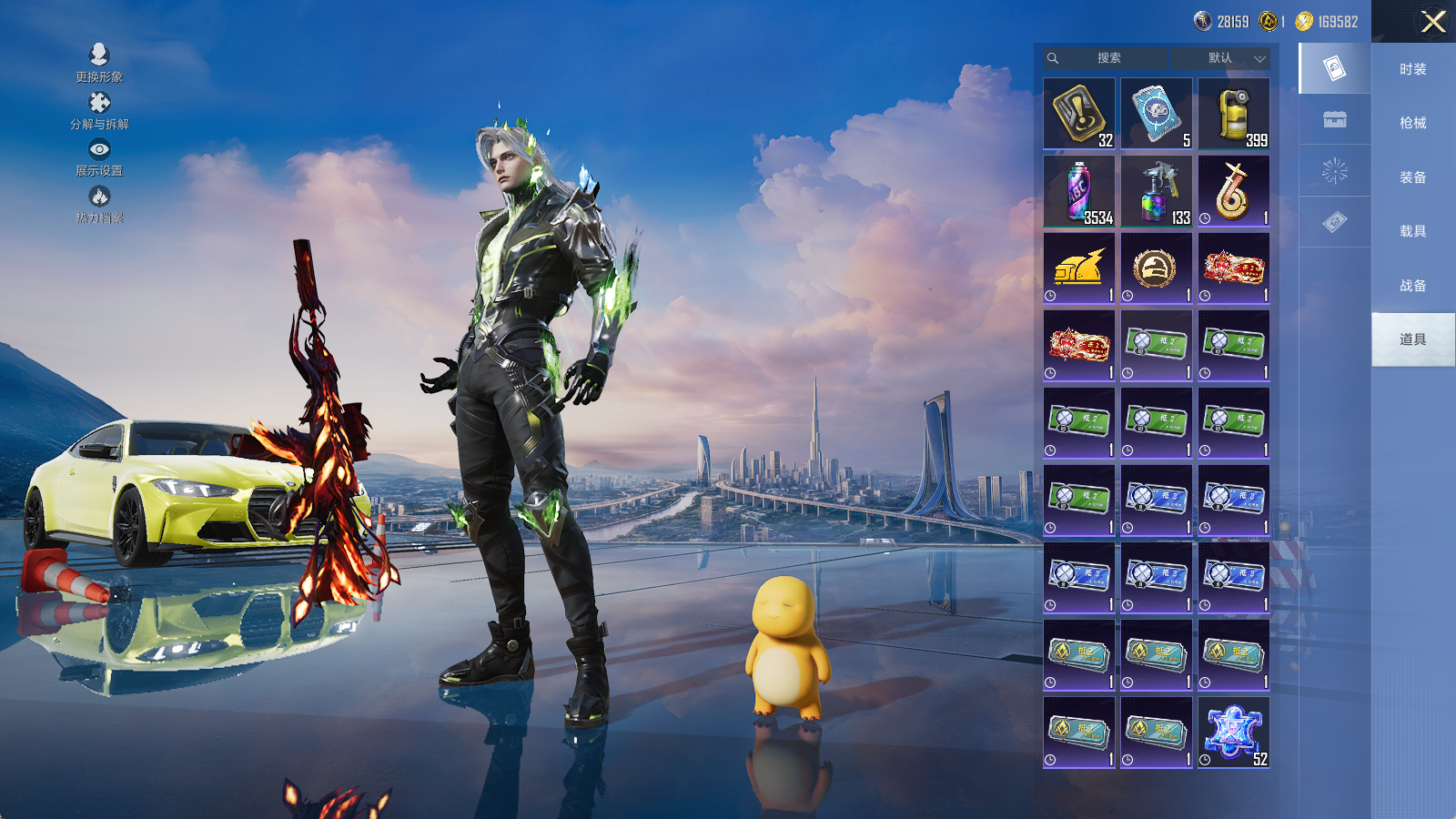This screenshot has height=819, width=1456.
Task: Select the blue card item with count 5
Action: pos(1156,114)
